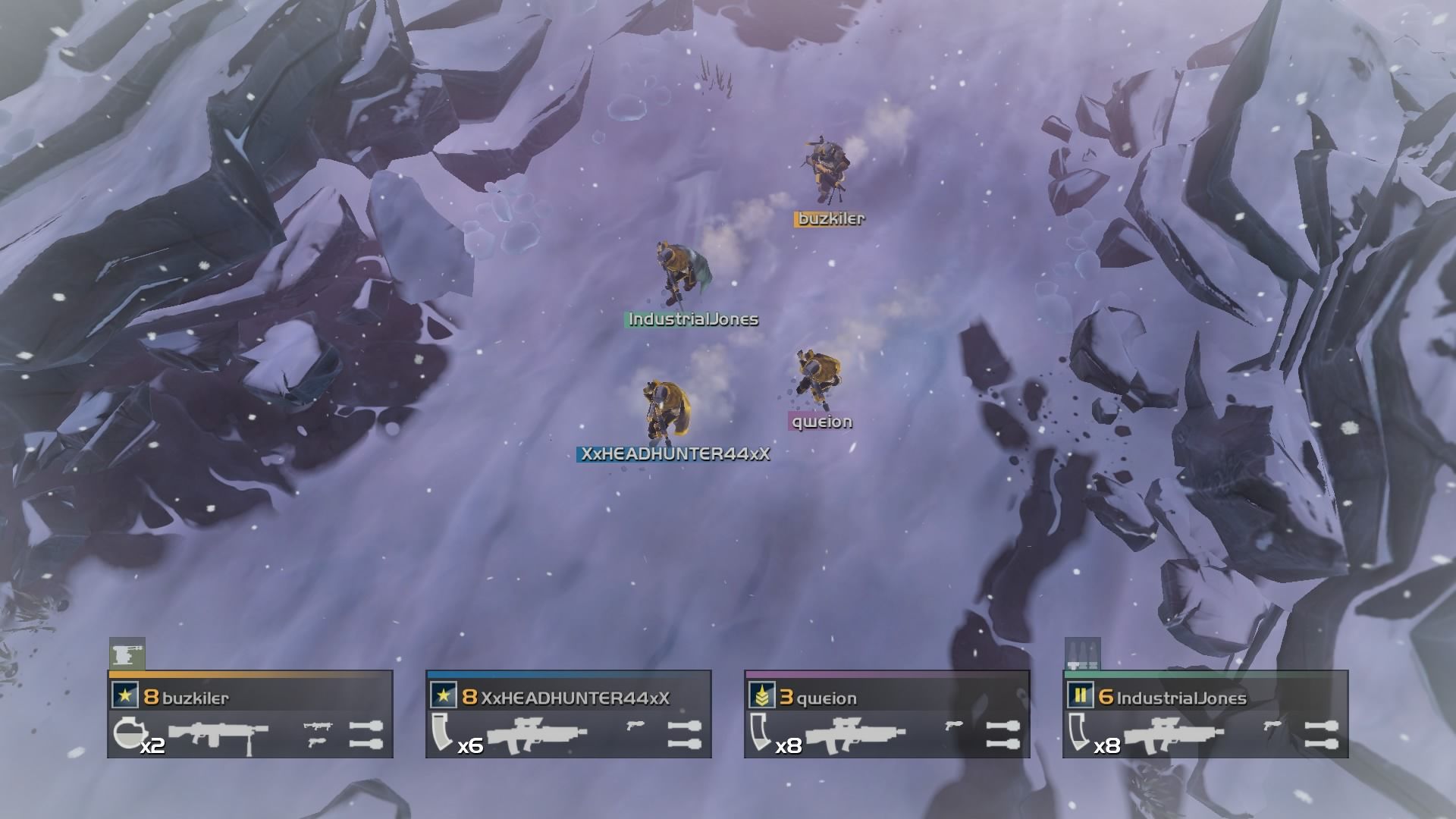1456x819 pixels.
Task: Click IndustrialJones's pistol sidearm icon
Action: coord(1273,726)
